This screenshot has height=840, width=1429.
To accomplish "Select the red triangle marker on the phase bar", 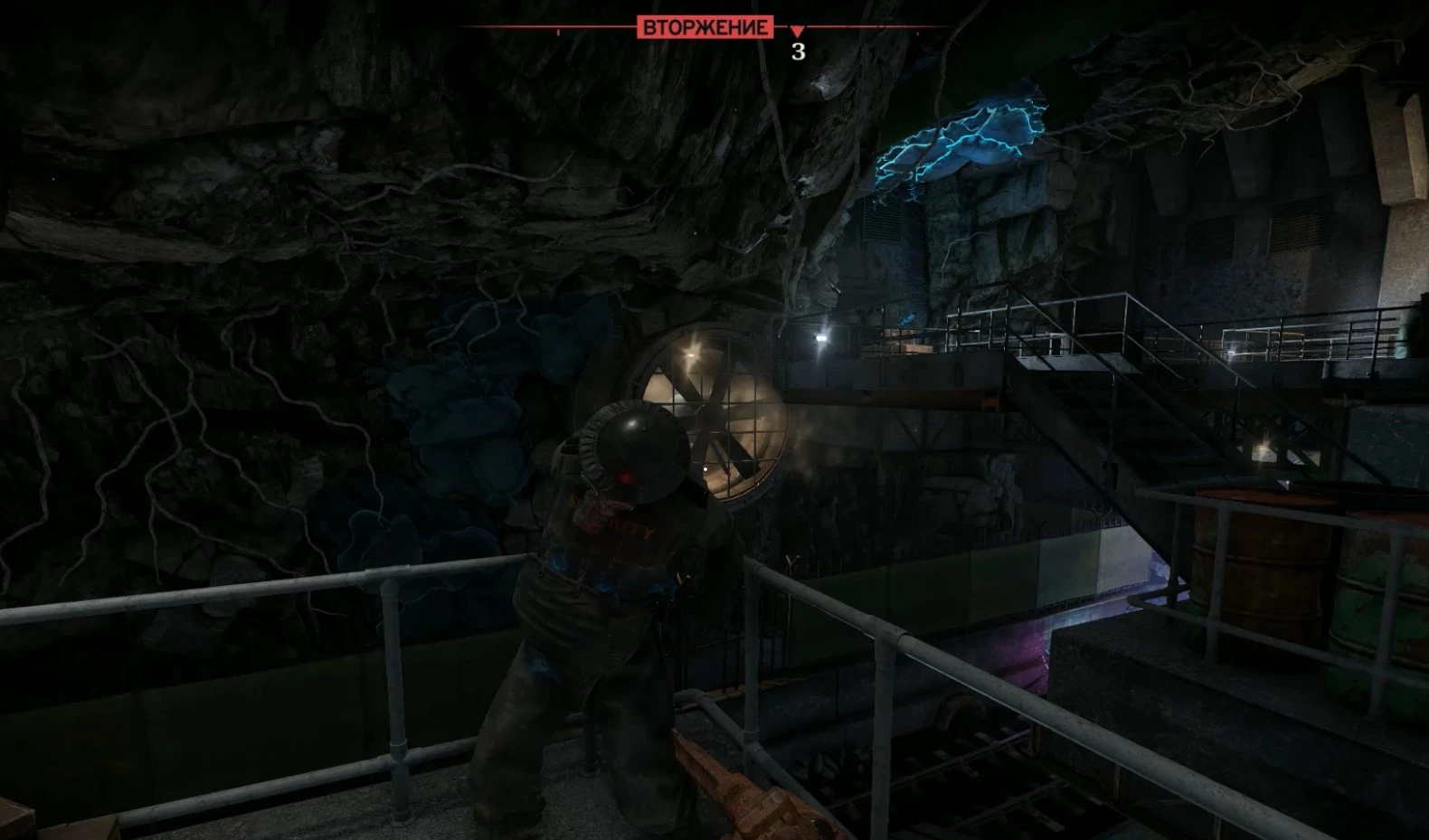I will tap(797, 32).
